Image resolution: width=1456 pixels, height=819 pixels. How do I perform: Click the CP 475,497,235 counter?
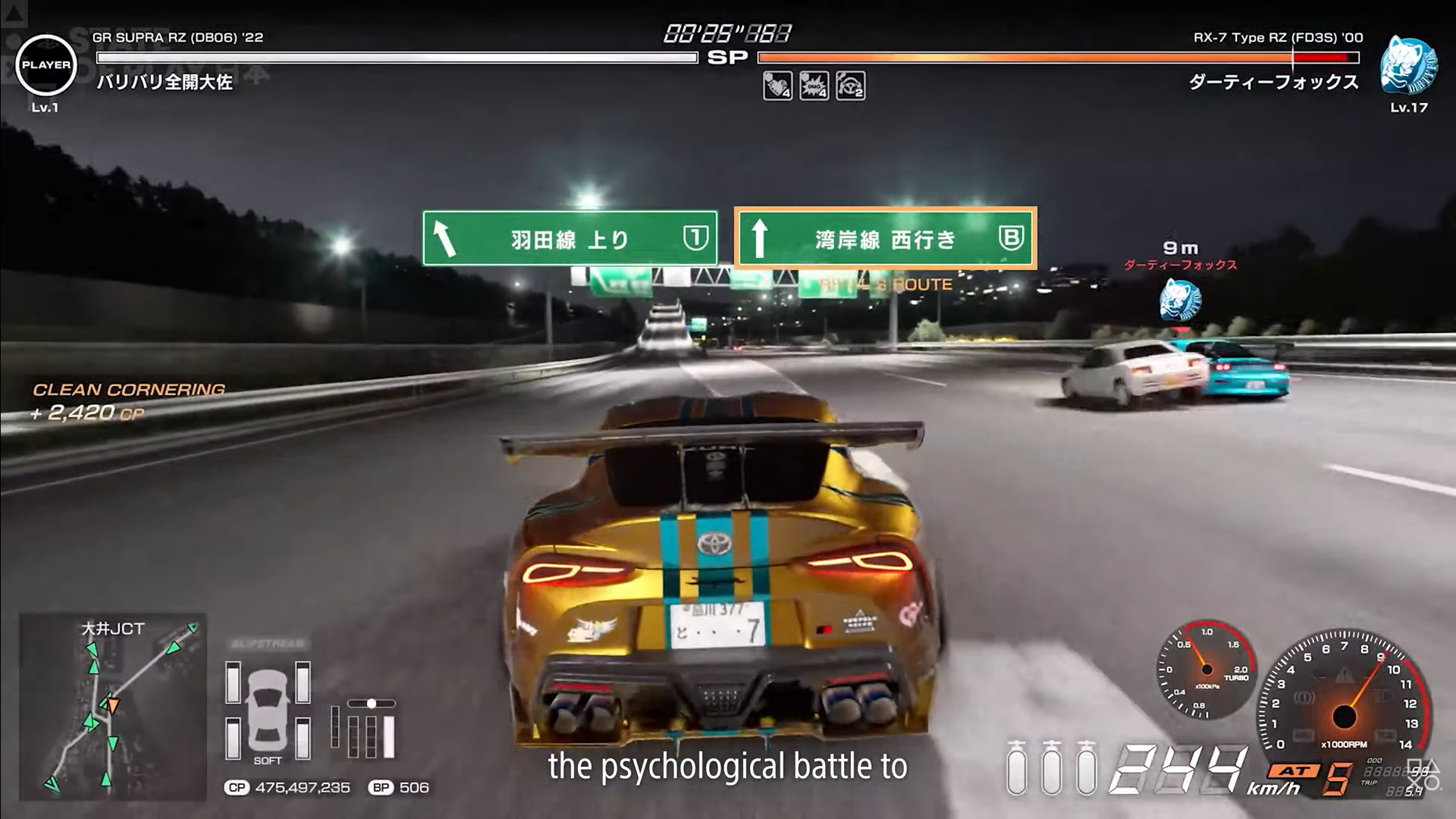[x=288, y=787]
